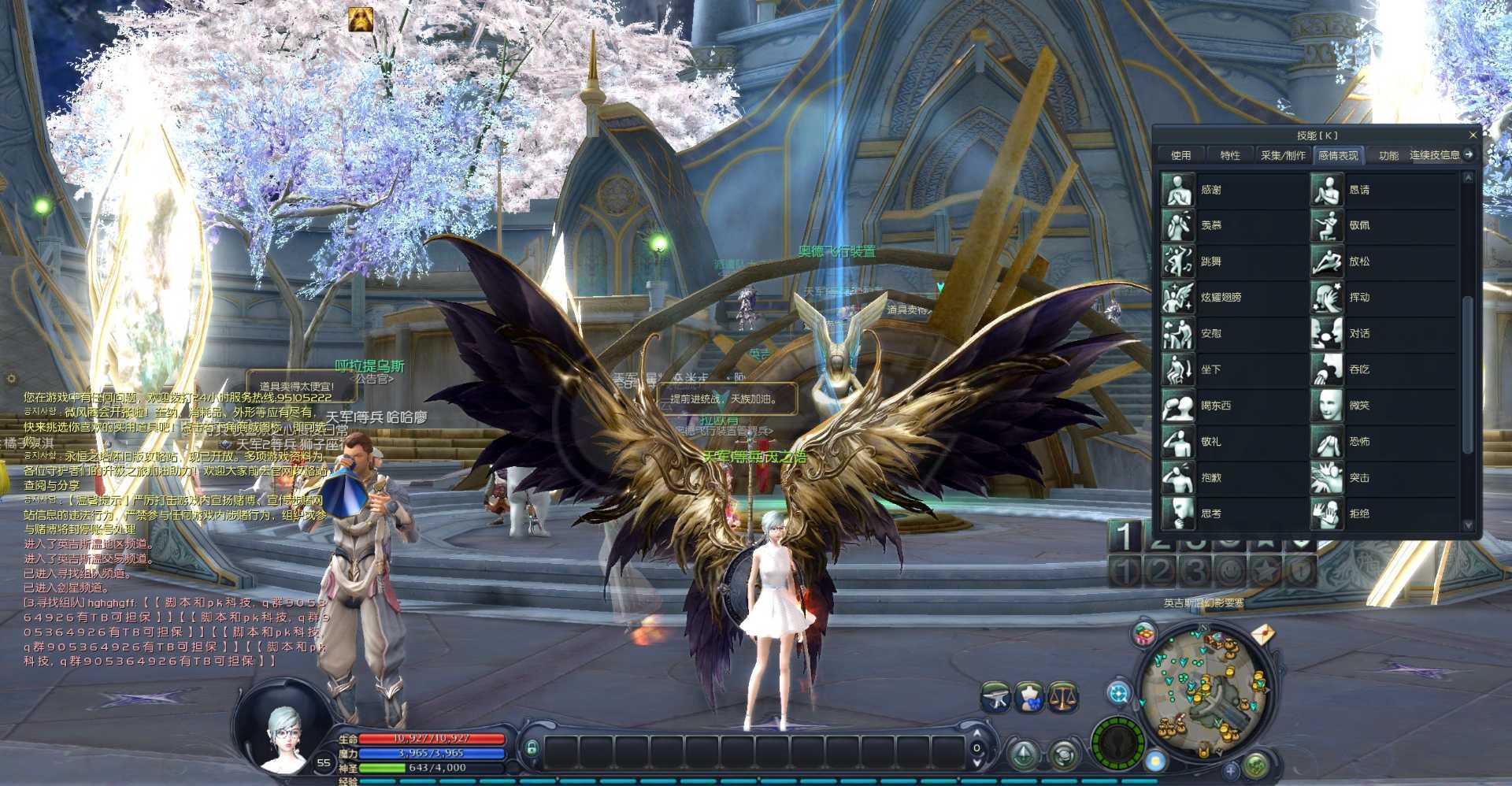Image resolution: width=1512 pixels, height=786 pixels.
Task: Switch to the 使用 tab
Action: (1180, 155)
